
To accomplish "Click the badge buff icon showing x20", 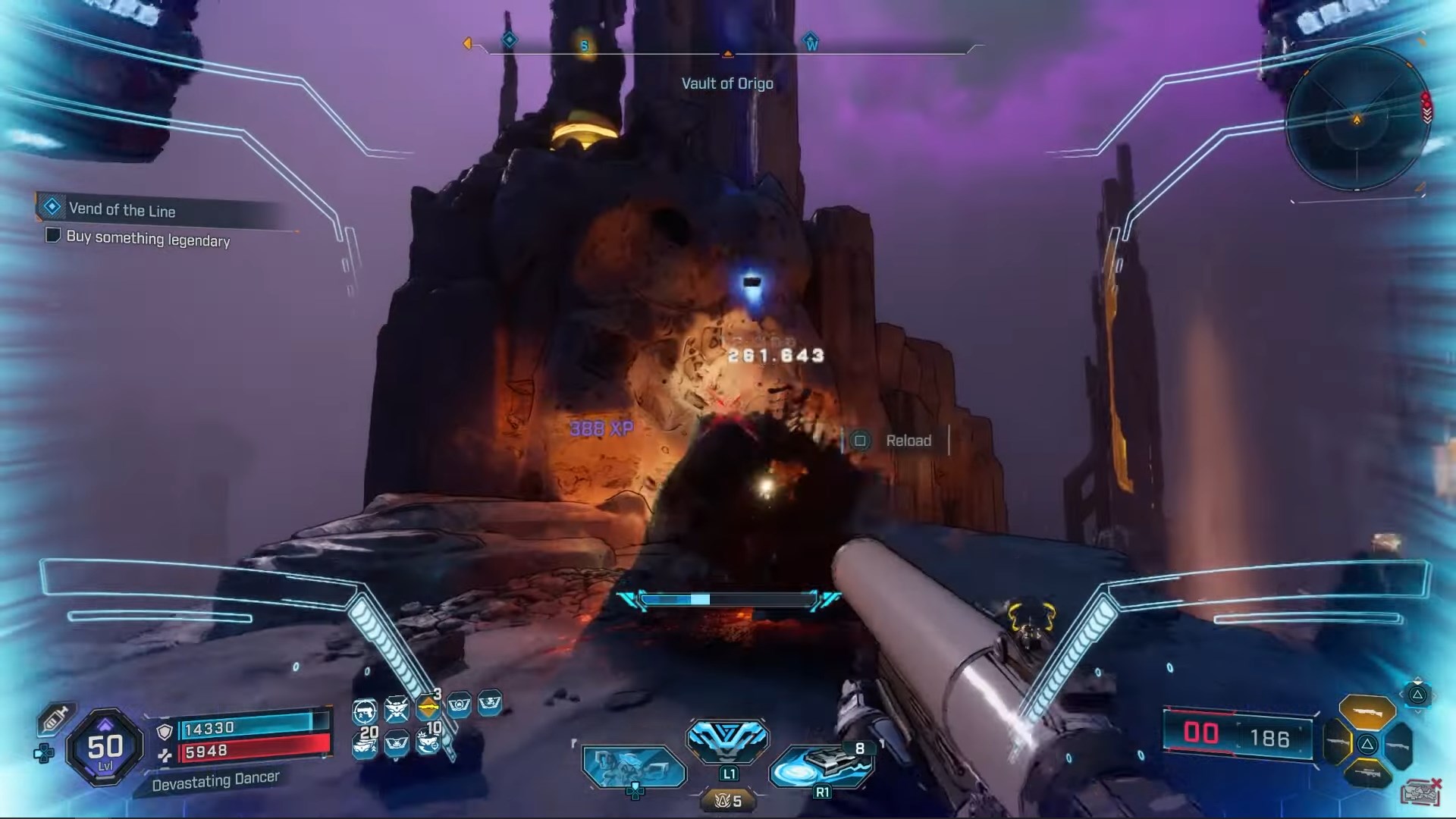I will 365,743.
